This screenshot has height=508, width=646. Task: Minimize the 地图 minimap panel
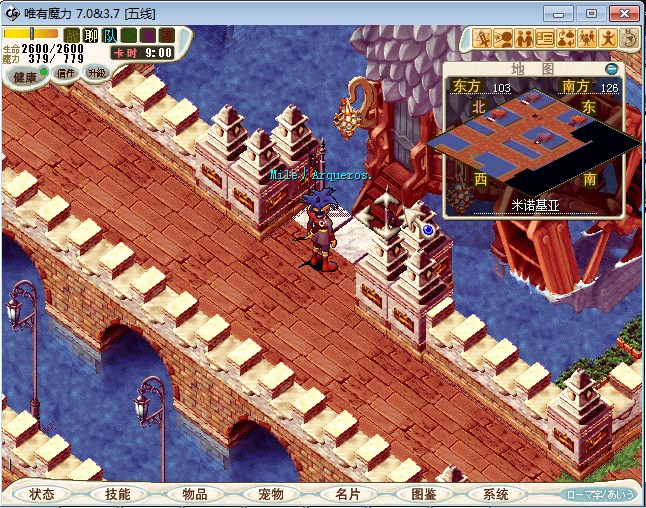click(612, 69)
